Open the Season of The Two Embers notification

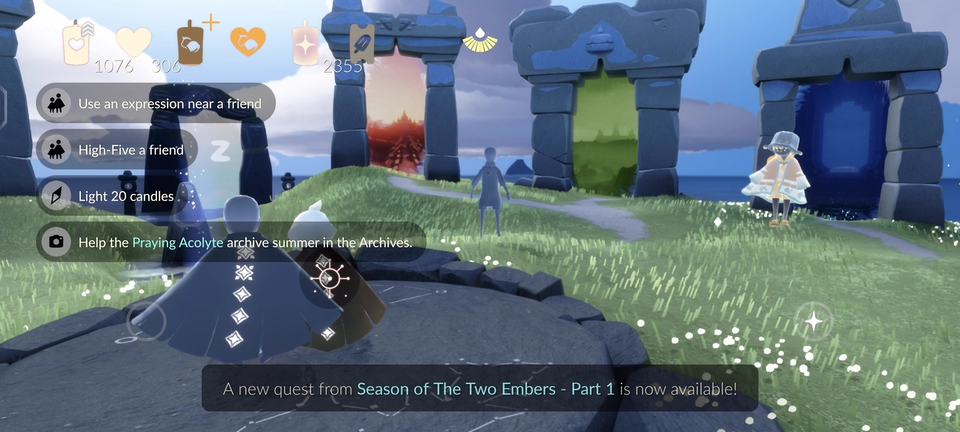(x=480, y=388)
